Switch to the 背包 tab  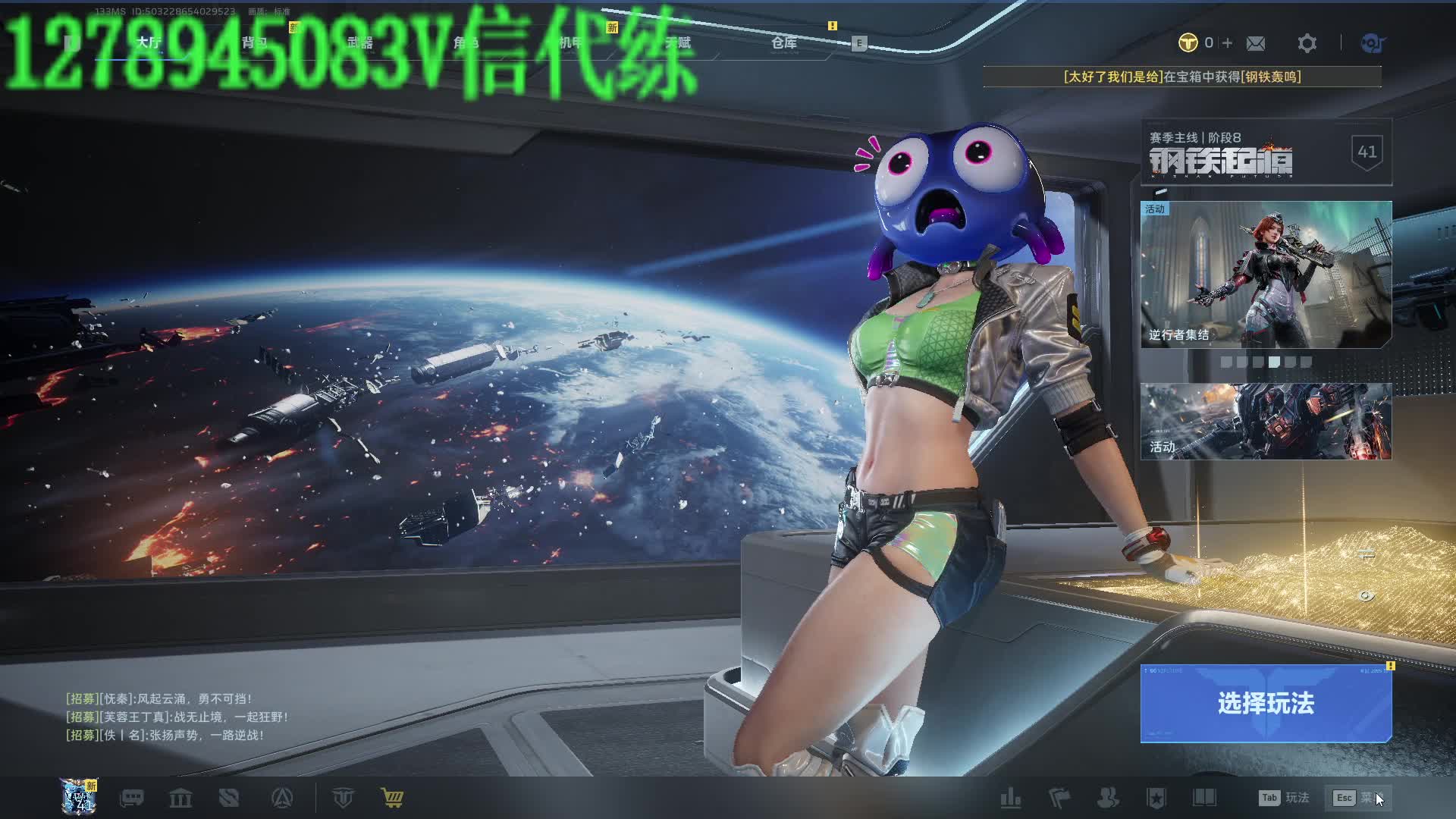[x=255, y=42]
